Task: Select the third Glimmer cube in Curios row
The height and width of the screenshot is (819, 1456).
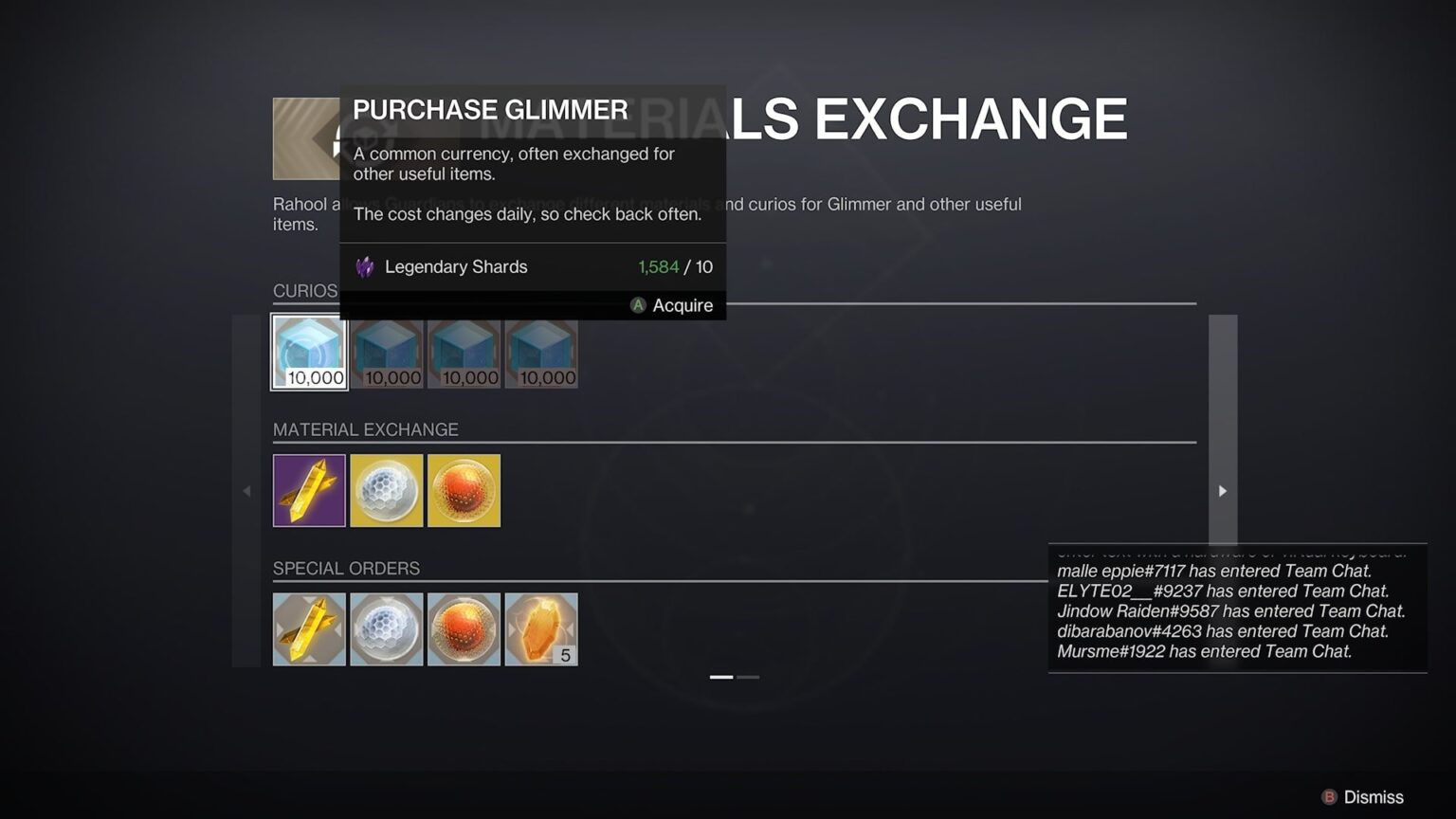Action: (x=464, y=351)
